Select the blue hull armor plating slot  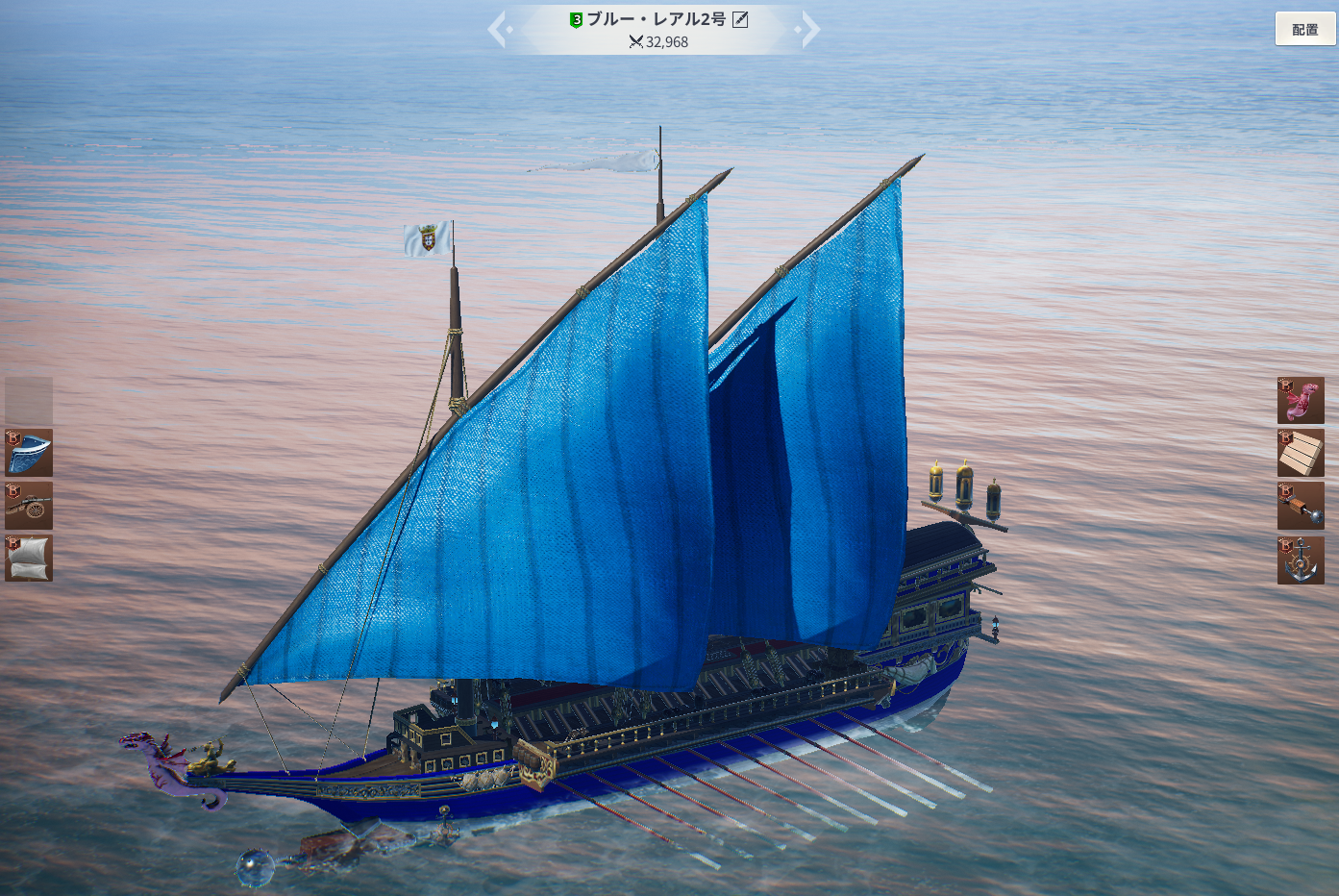(x=29, y=453)
